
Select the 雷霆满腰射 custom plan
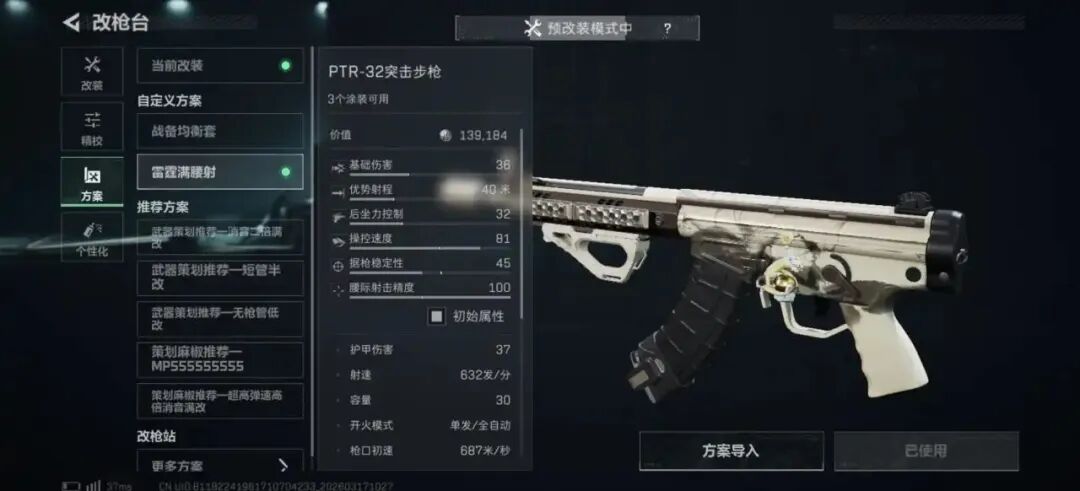point(220,172)
